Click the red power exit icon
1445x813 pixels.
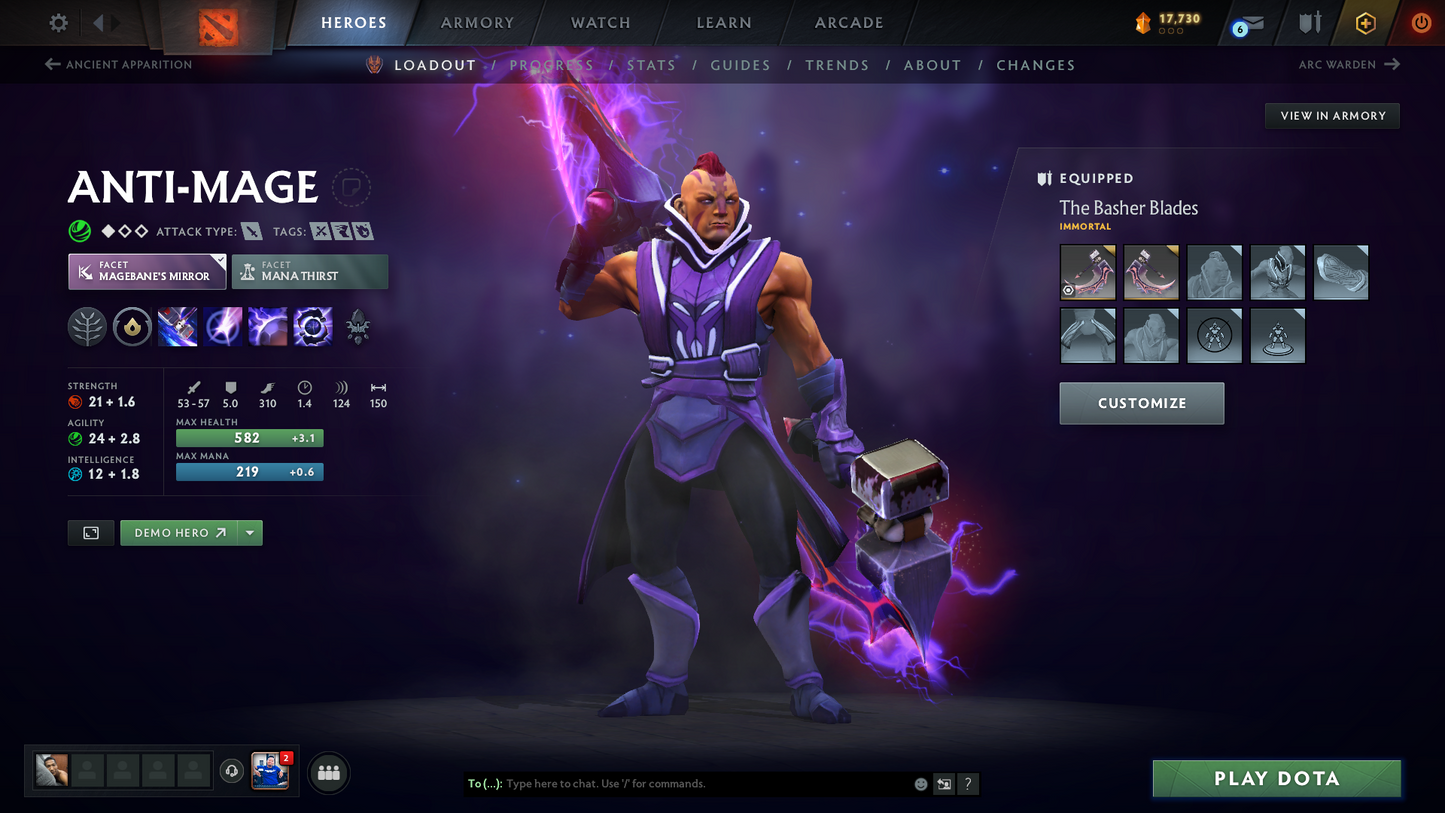(1421, 22)
